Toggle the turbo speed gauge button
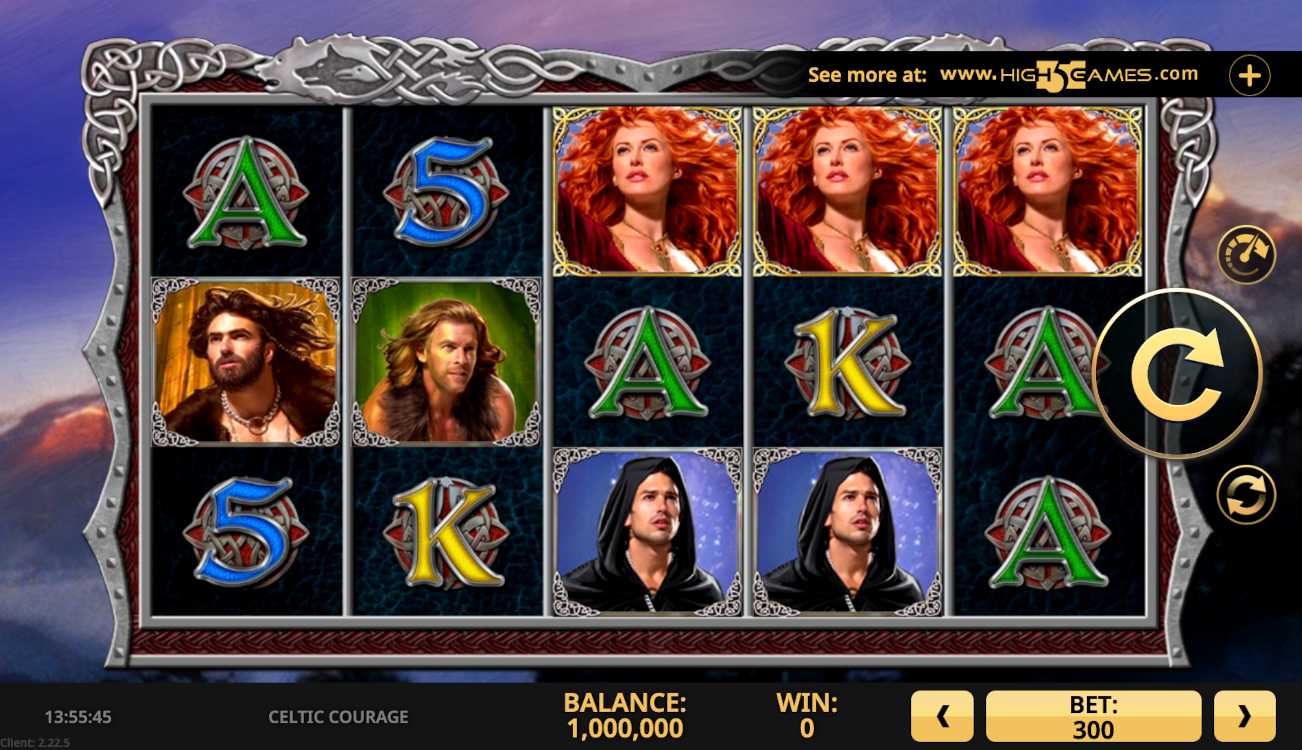The width and height of the screenshot is (1302, 750). coord(1246,255)
